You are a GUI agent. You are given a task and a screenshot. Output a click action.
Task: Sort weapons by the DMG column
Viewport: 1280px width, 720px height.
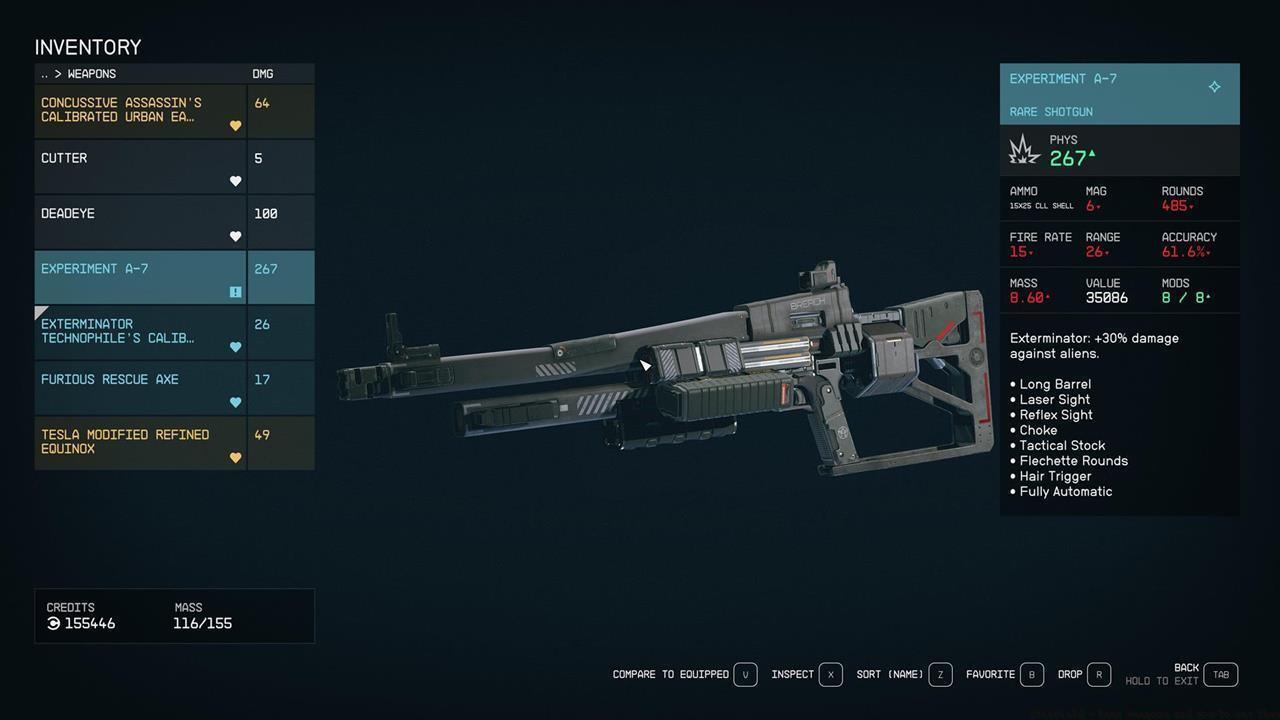pos(263,74)
